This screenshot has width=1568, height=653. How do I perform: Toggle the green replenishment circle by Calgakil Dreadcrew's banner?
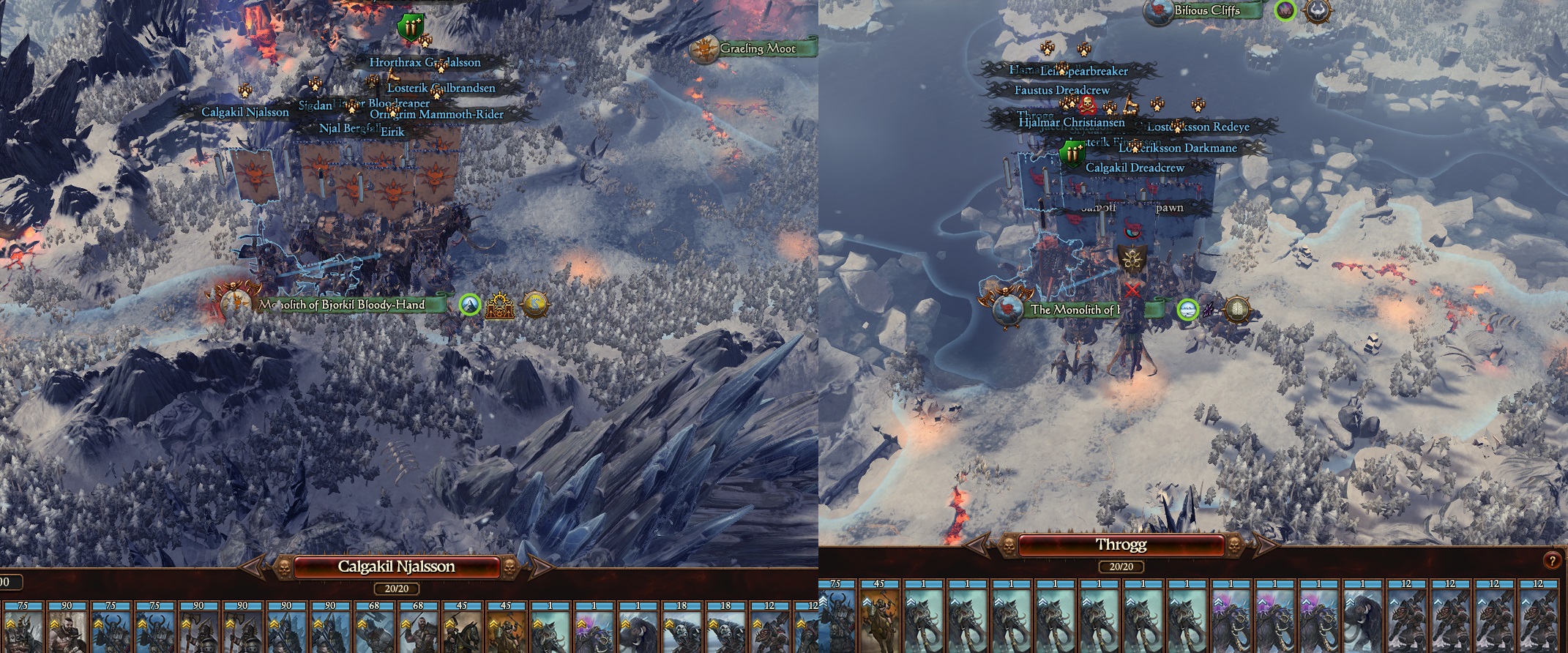point(1072,153)
